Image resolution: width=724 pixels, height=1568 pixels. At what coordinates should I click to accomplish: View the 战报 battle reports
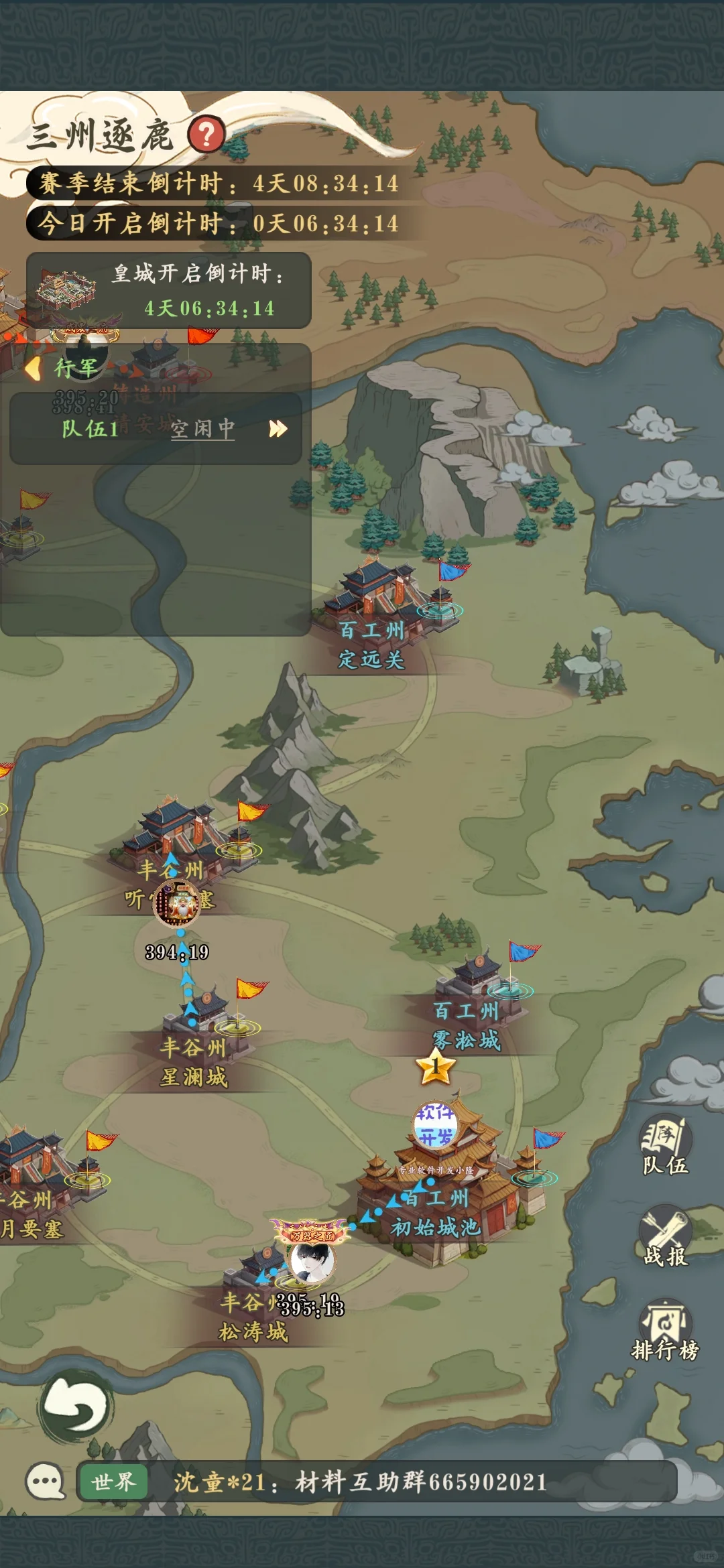(665, 1238)
